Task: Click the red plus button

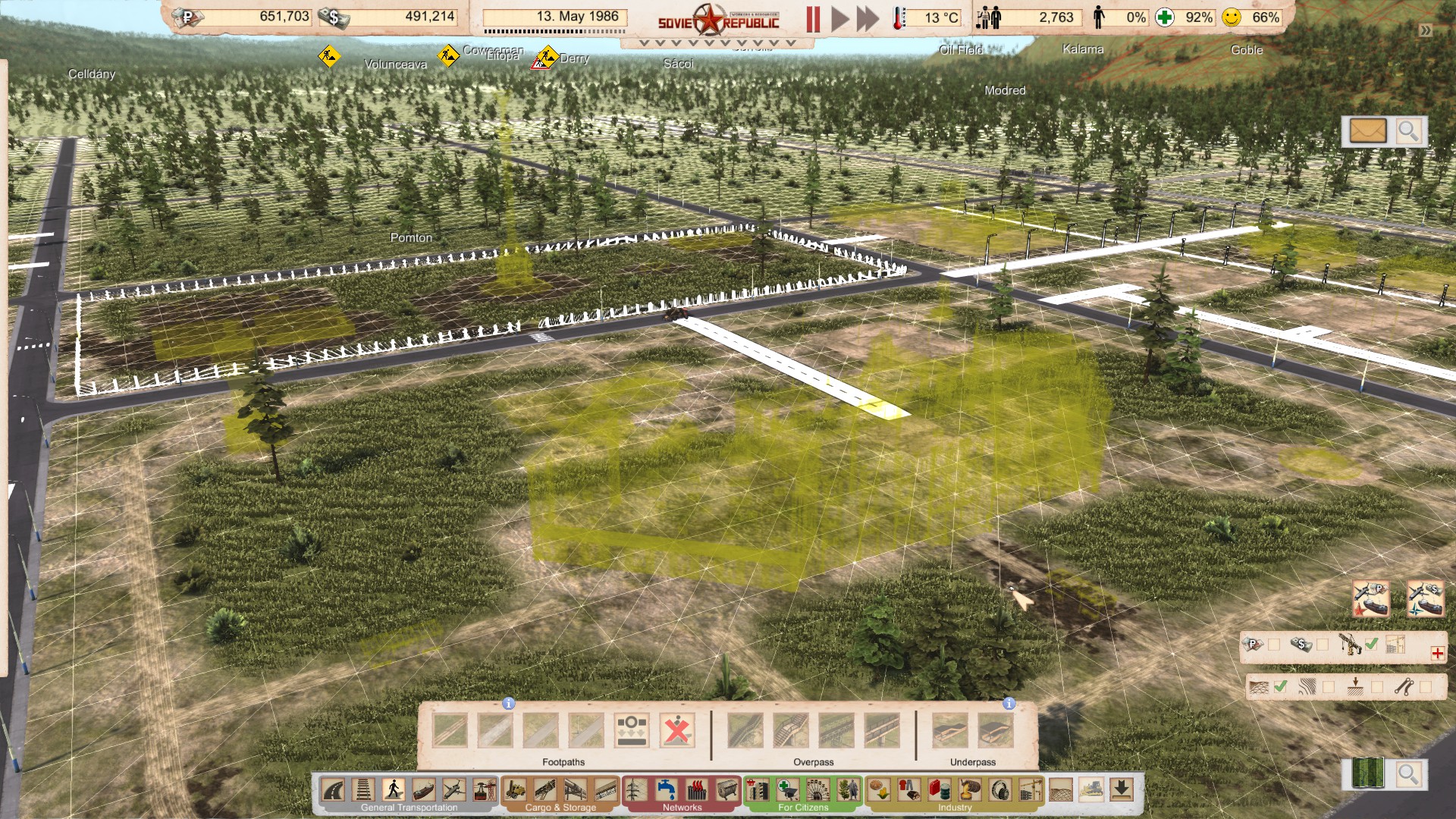Action: tap(1437, 653)
